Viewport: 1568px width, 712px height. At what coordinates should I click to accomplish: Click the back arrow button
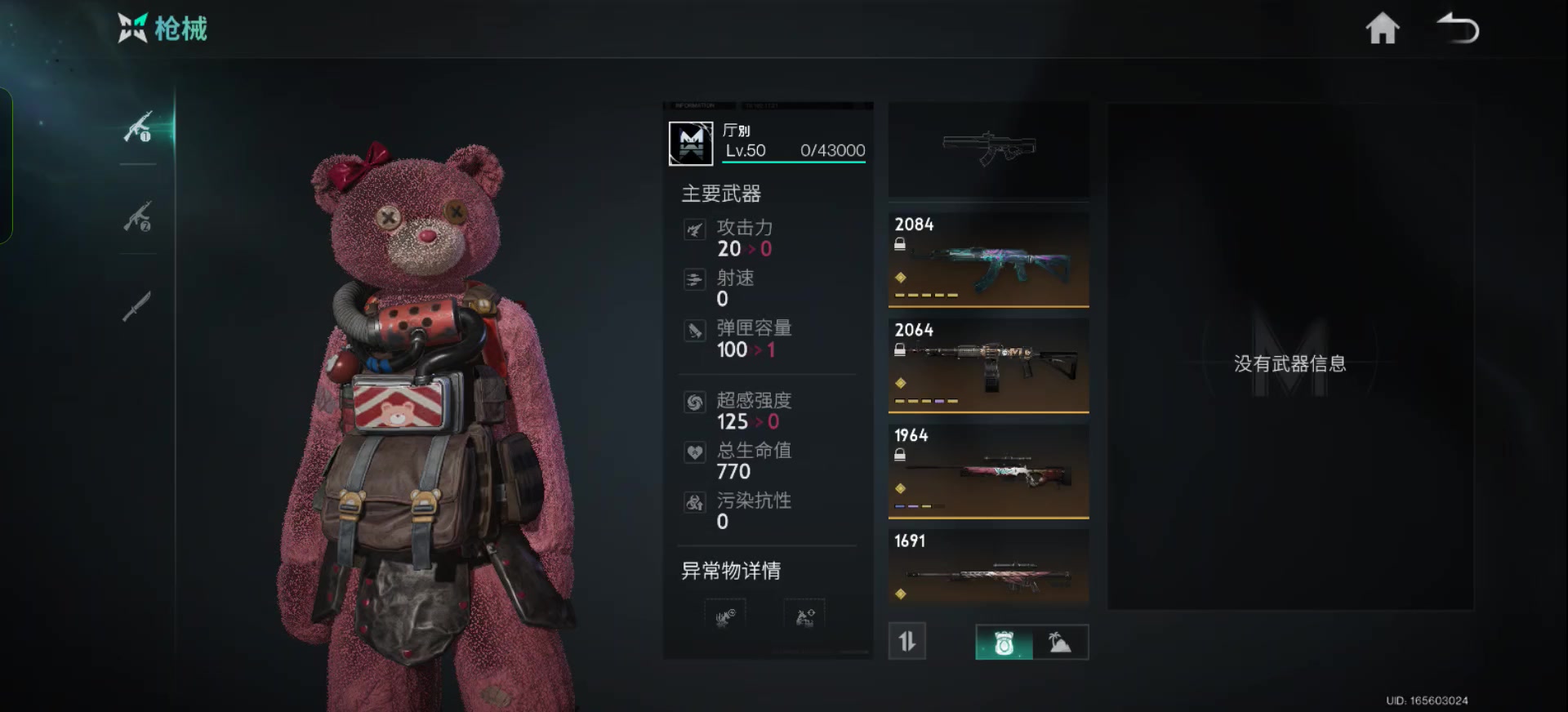(1458, 29)
